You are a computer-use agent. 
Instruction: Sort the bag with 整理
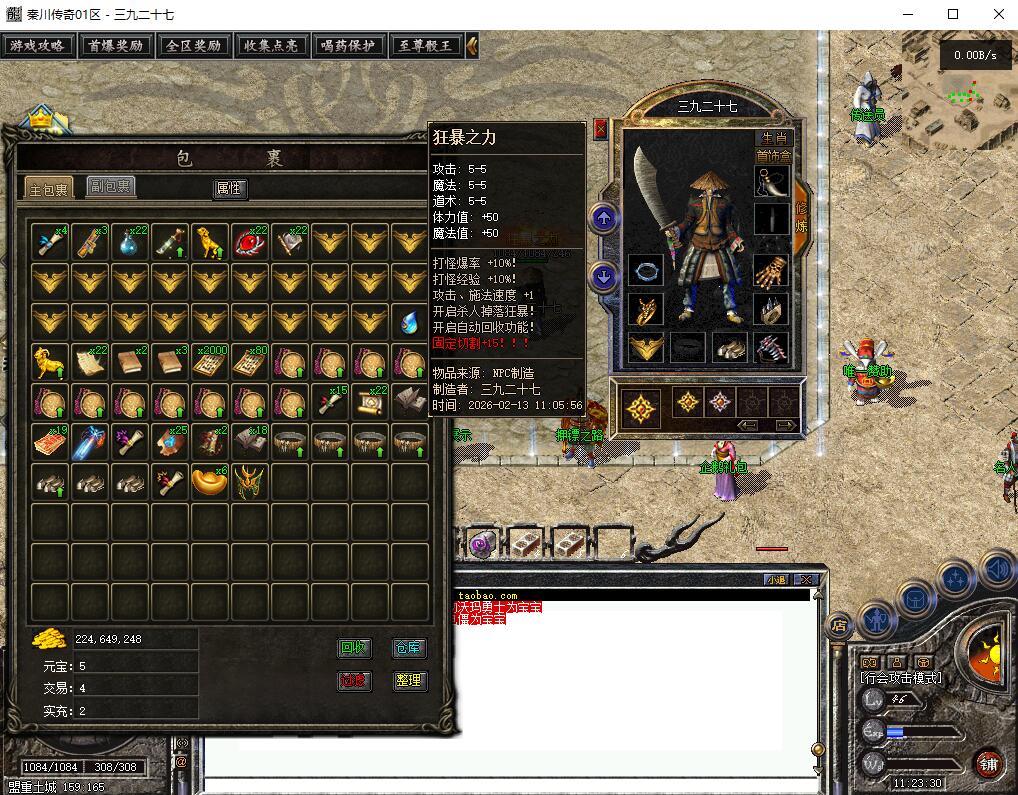click(x=409, y=681)
